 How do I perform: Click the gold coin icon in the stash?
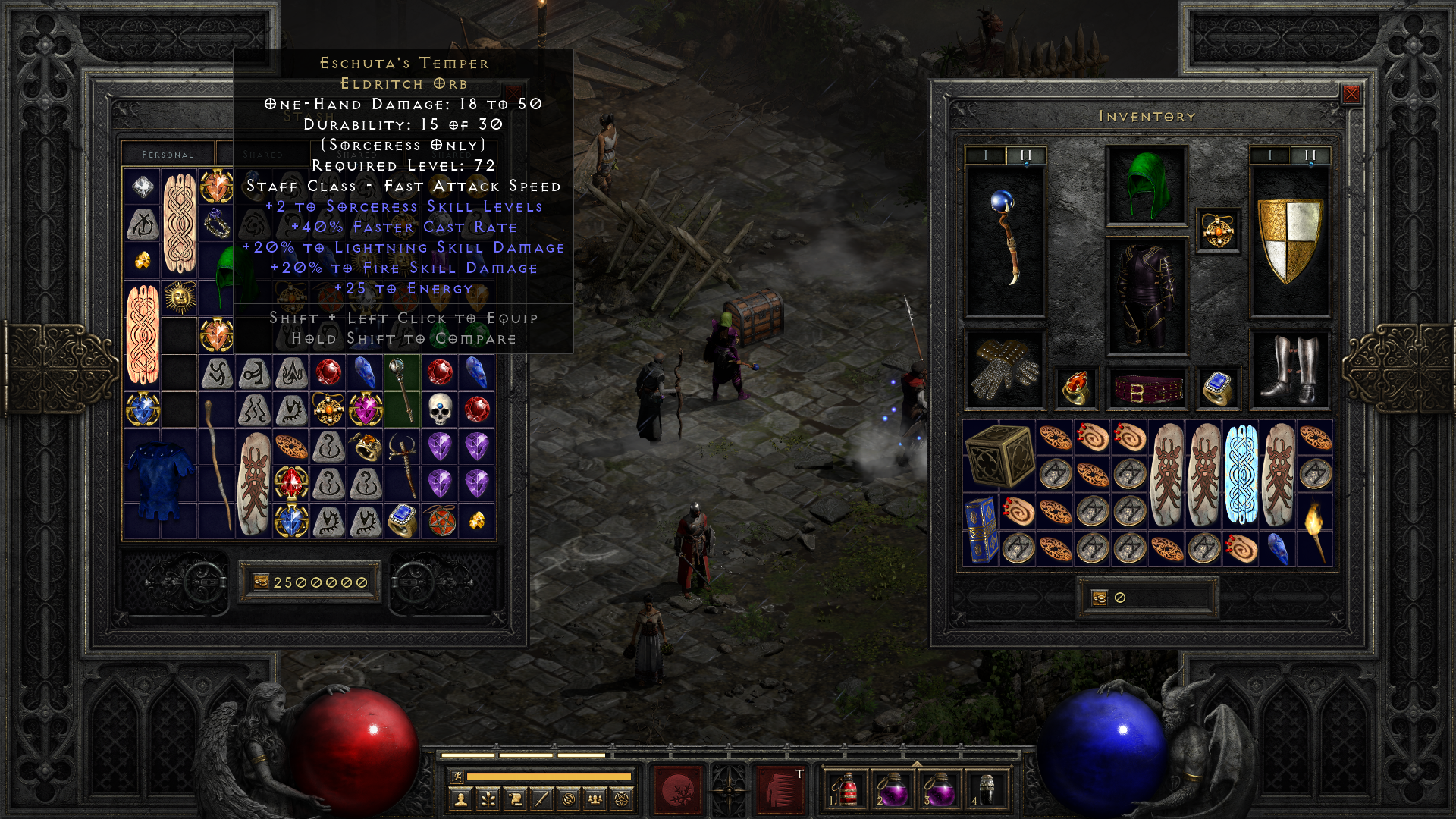point(262,582)
